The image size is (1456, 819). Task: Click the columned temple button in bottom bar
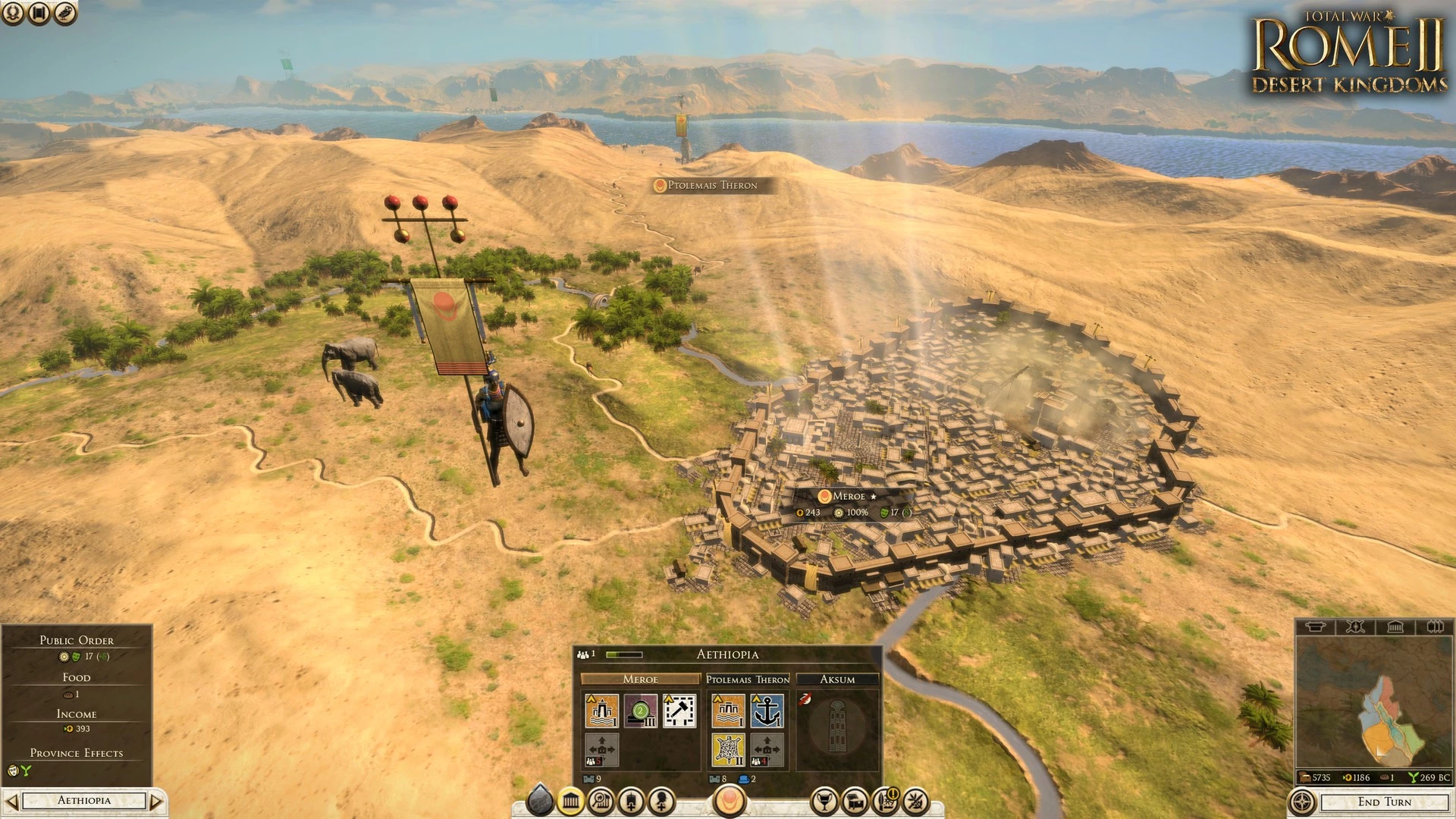click(571, 801)
